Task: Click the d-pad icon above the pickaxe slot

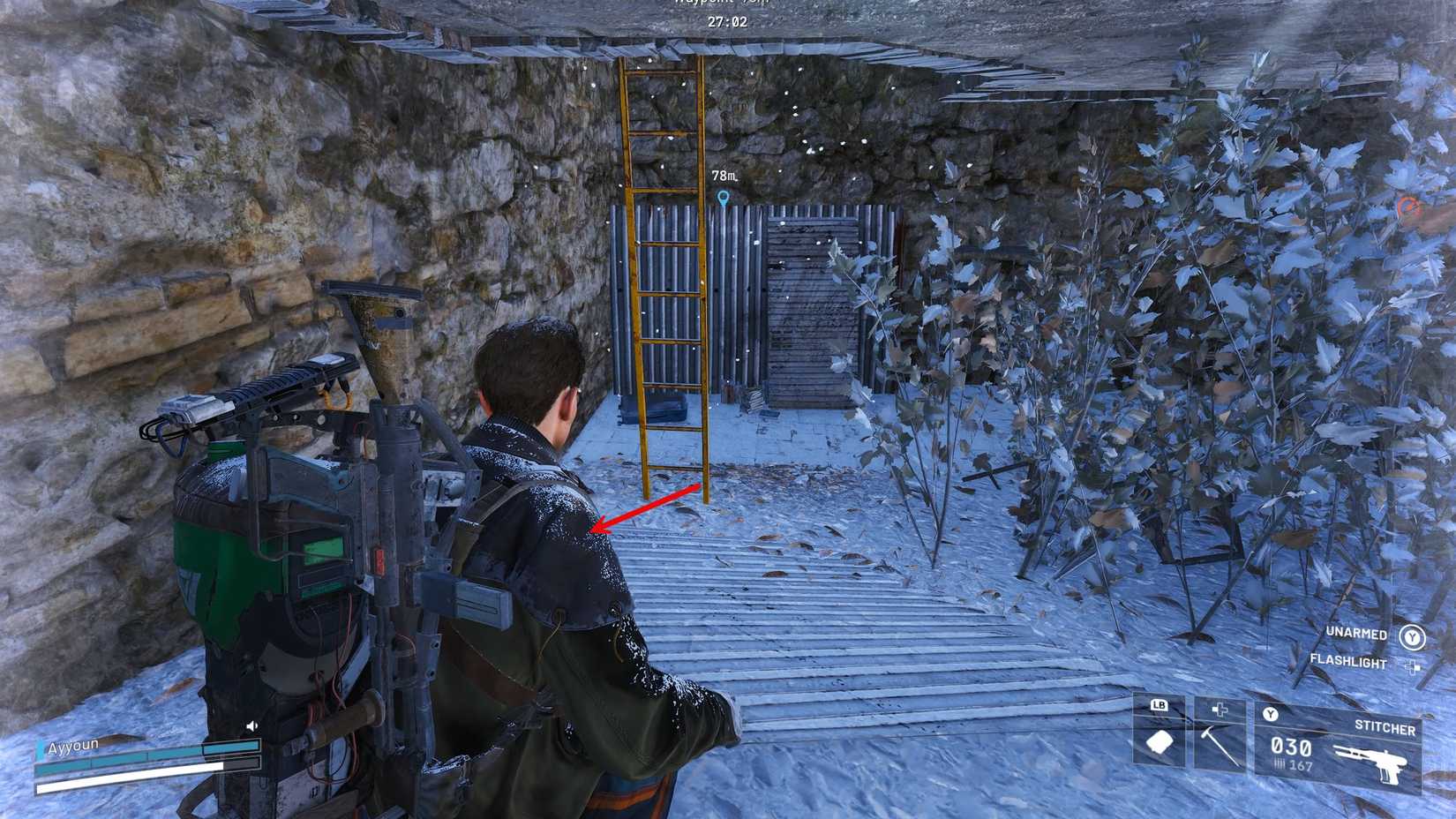Action: point(1219,709)
